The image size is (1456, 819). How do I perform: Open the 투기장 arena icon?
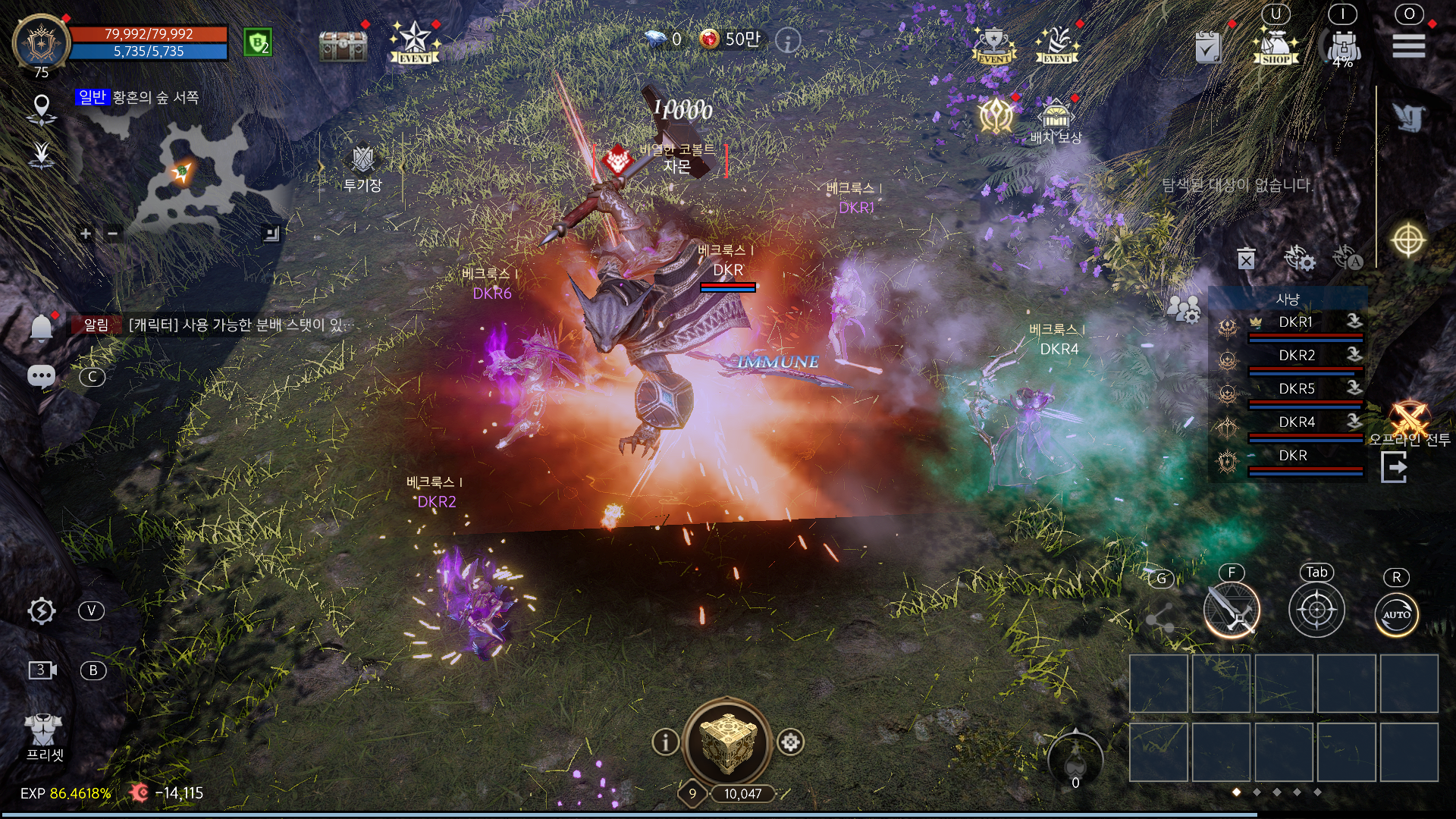362,167
